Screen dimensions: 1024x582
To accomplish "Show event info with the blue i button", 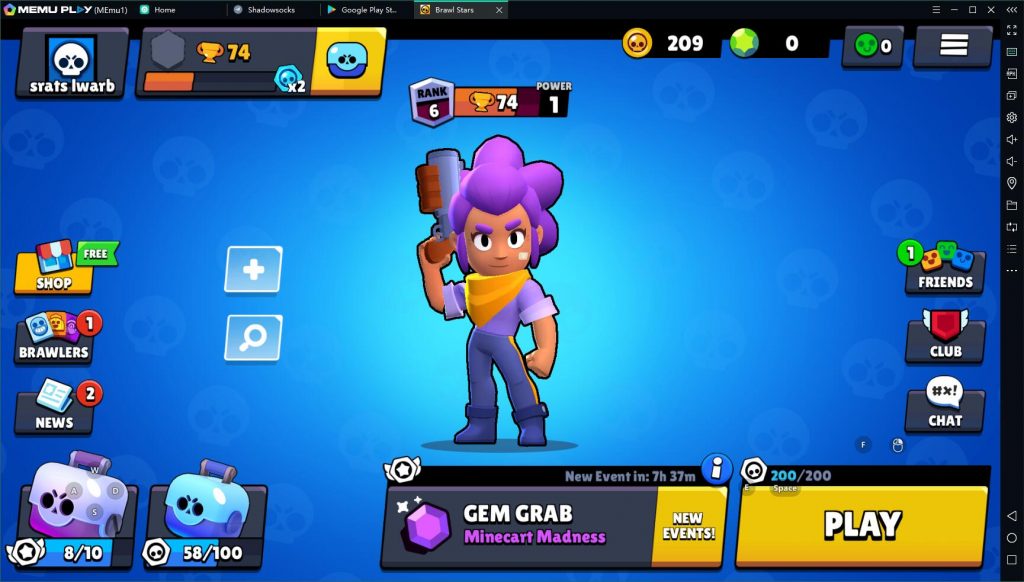I will pyautogui.click(x=716, y=468).
